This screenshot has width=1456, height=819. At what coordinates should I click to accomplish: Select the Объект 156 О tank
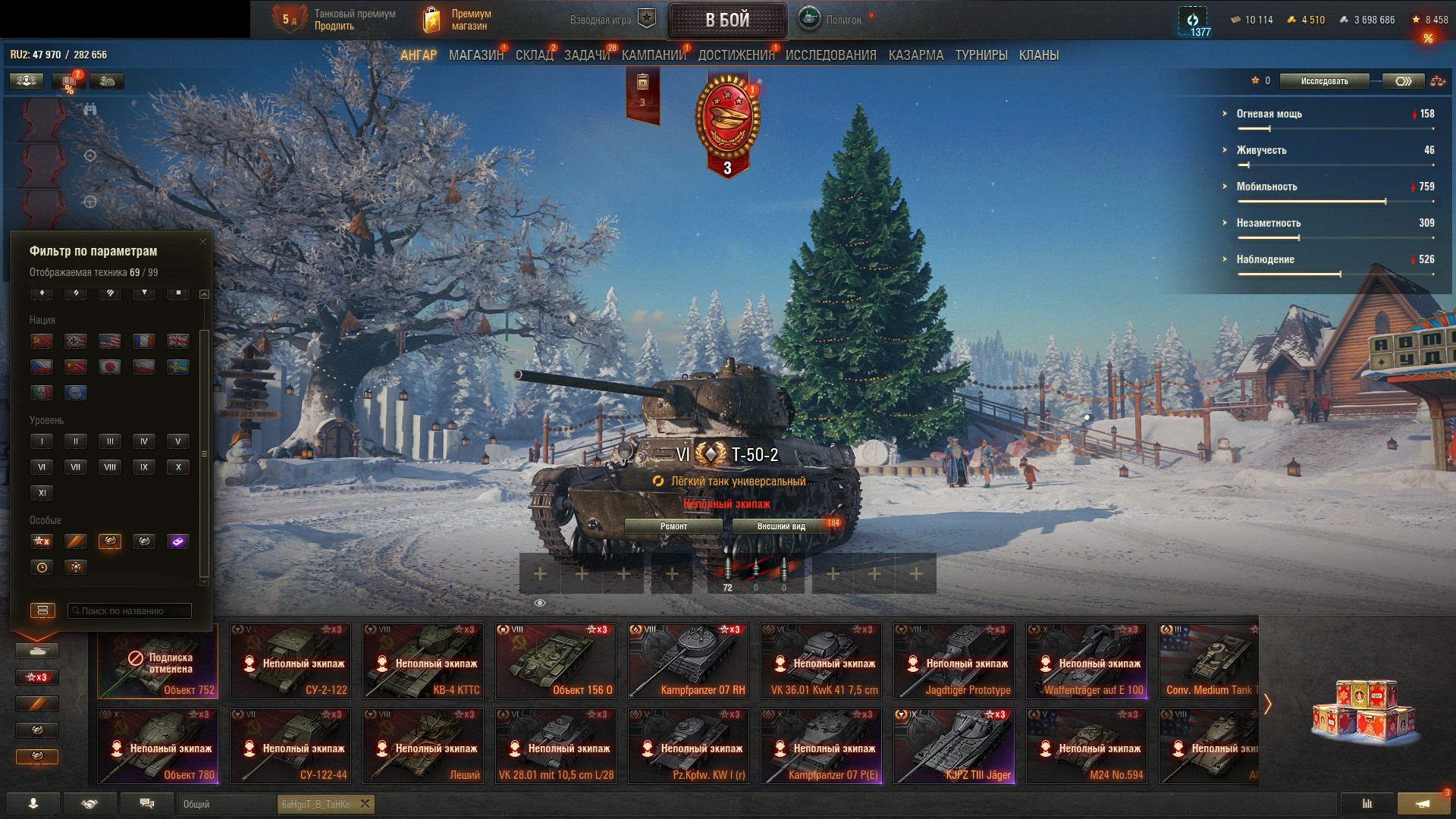point(556,661)
